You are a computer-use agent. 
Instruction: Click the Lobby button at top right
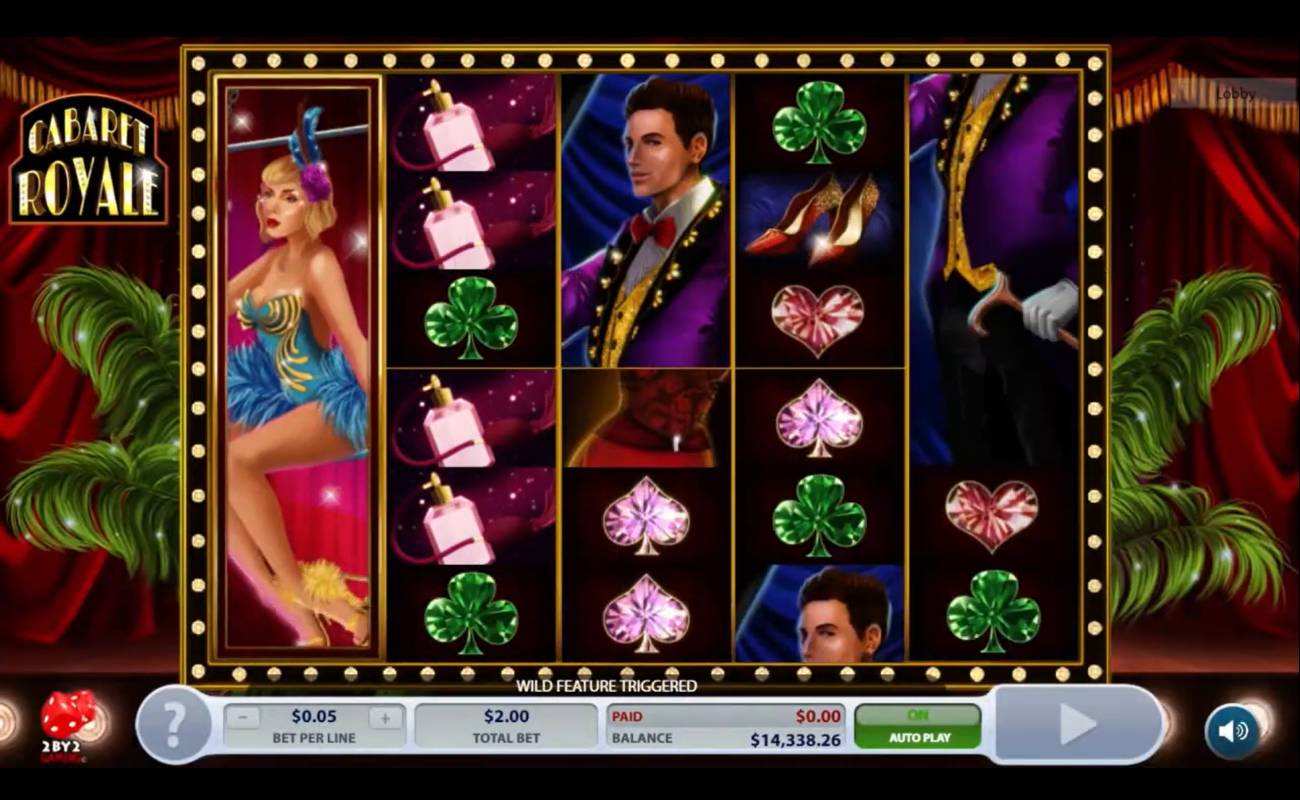(x=1235, y=95)
